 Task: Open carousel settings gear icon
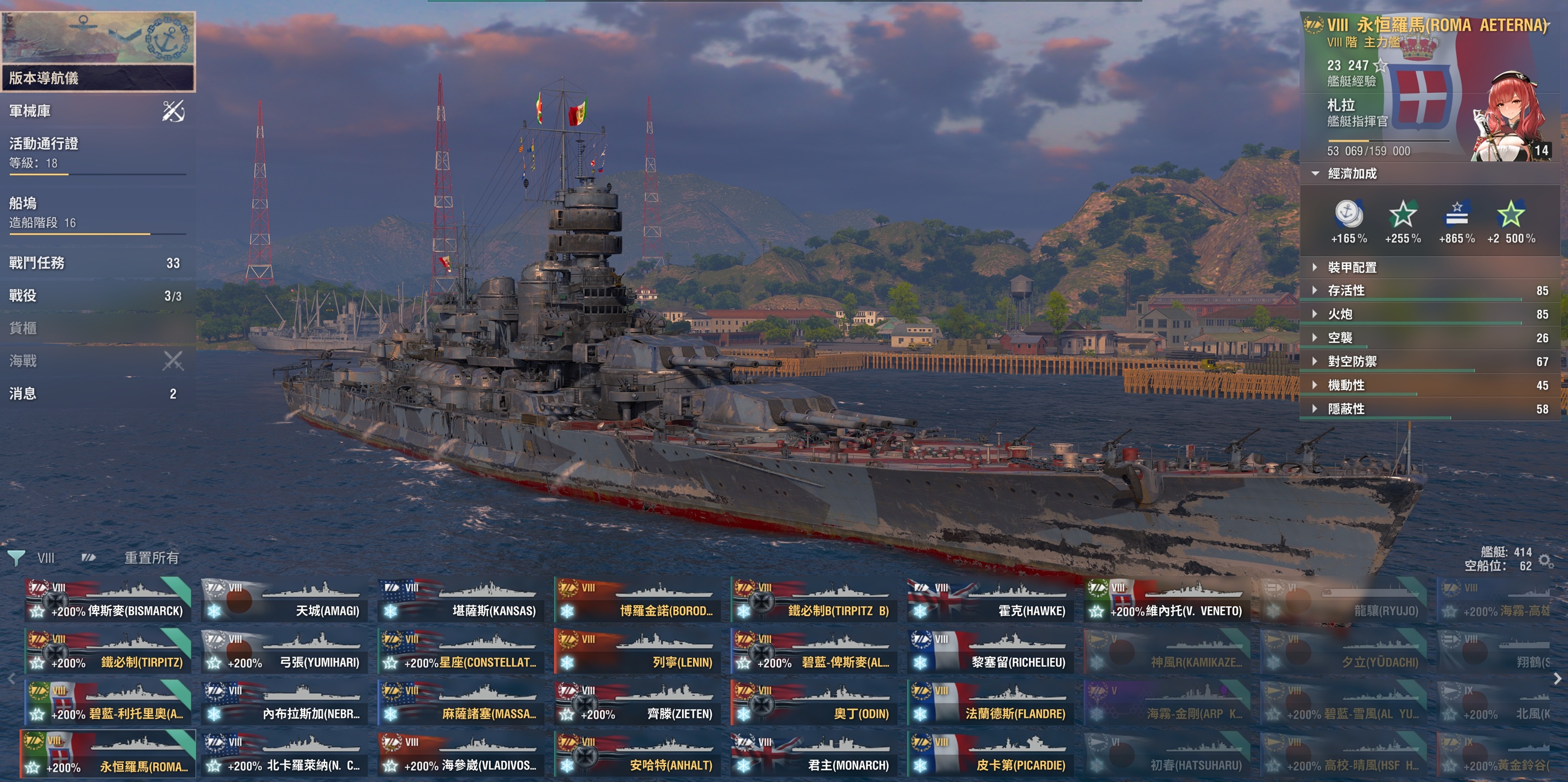1546,560
